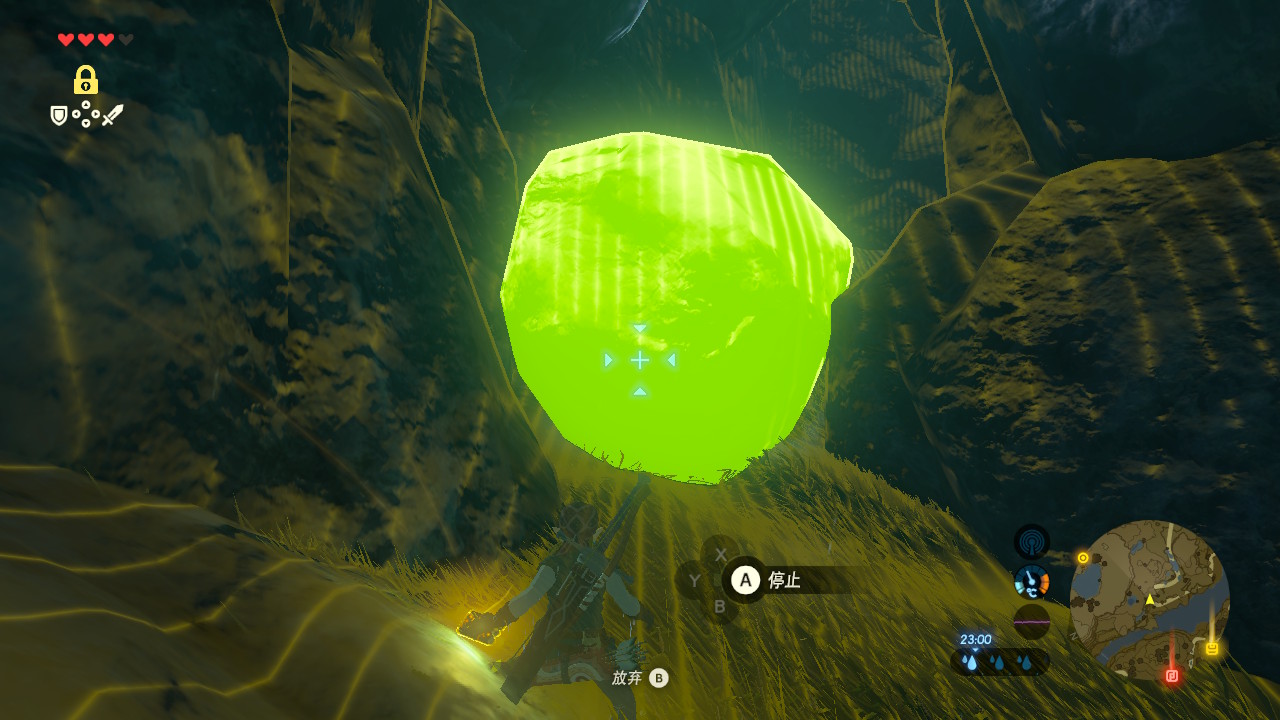Click the rain weather forecast panel
The height and width of the screenshot is (720, 1280).
click(998, 661)
